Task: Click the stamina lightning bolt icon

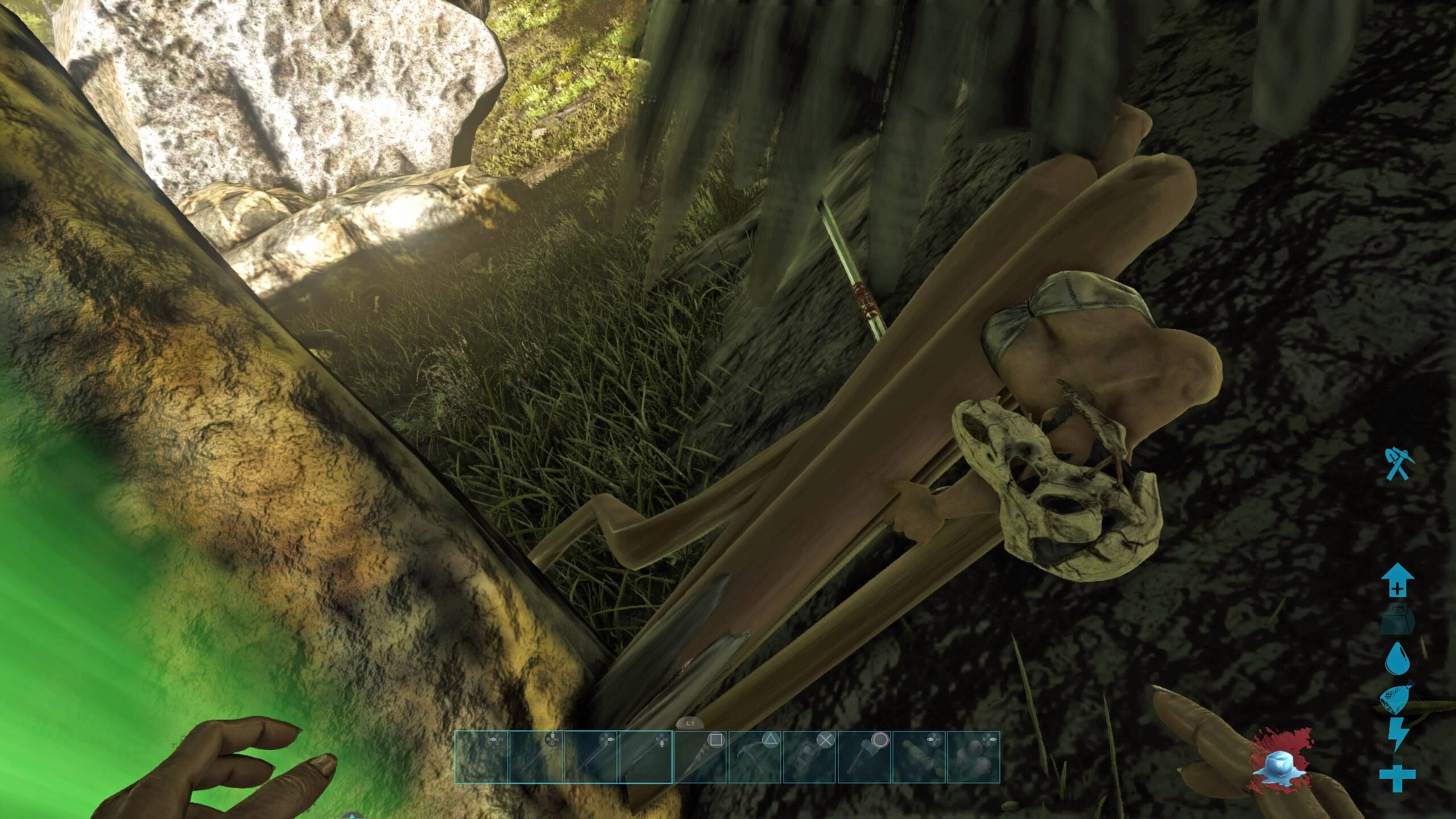Action: pyautogui.click(x=1397, y=735)
